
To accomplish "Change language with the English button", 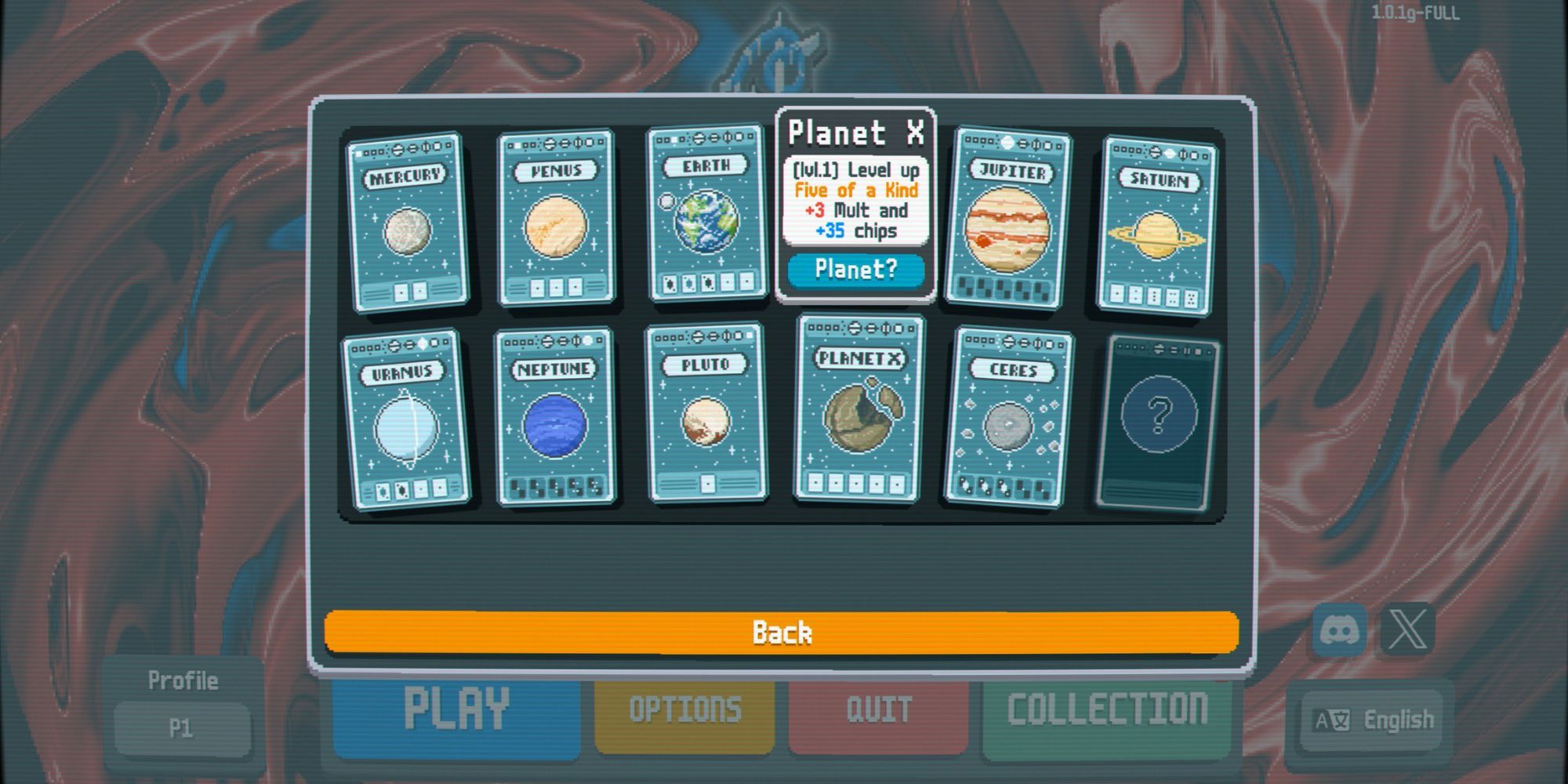I will (x=1375, y=720).
